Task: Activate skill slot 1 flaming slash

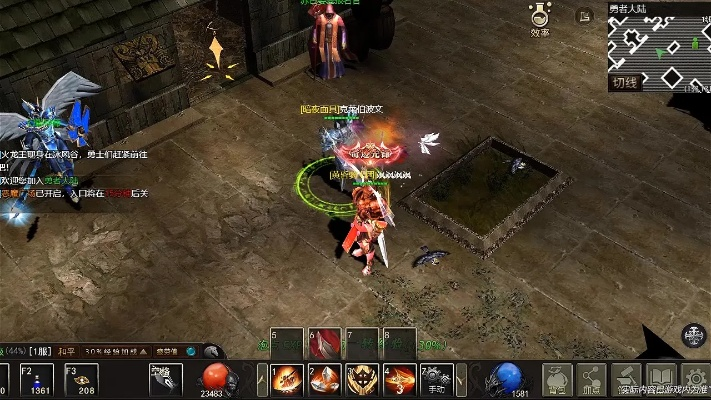Action: click(x=288, y=379)
